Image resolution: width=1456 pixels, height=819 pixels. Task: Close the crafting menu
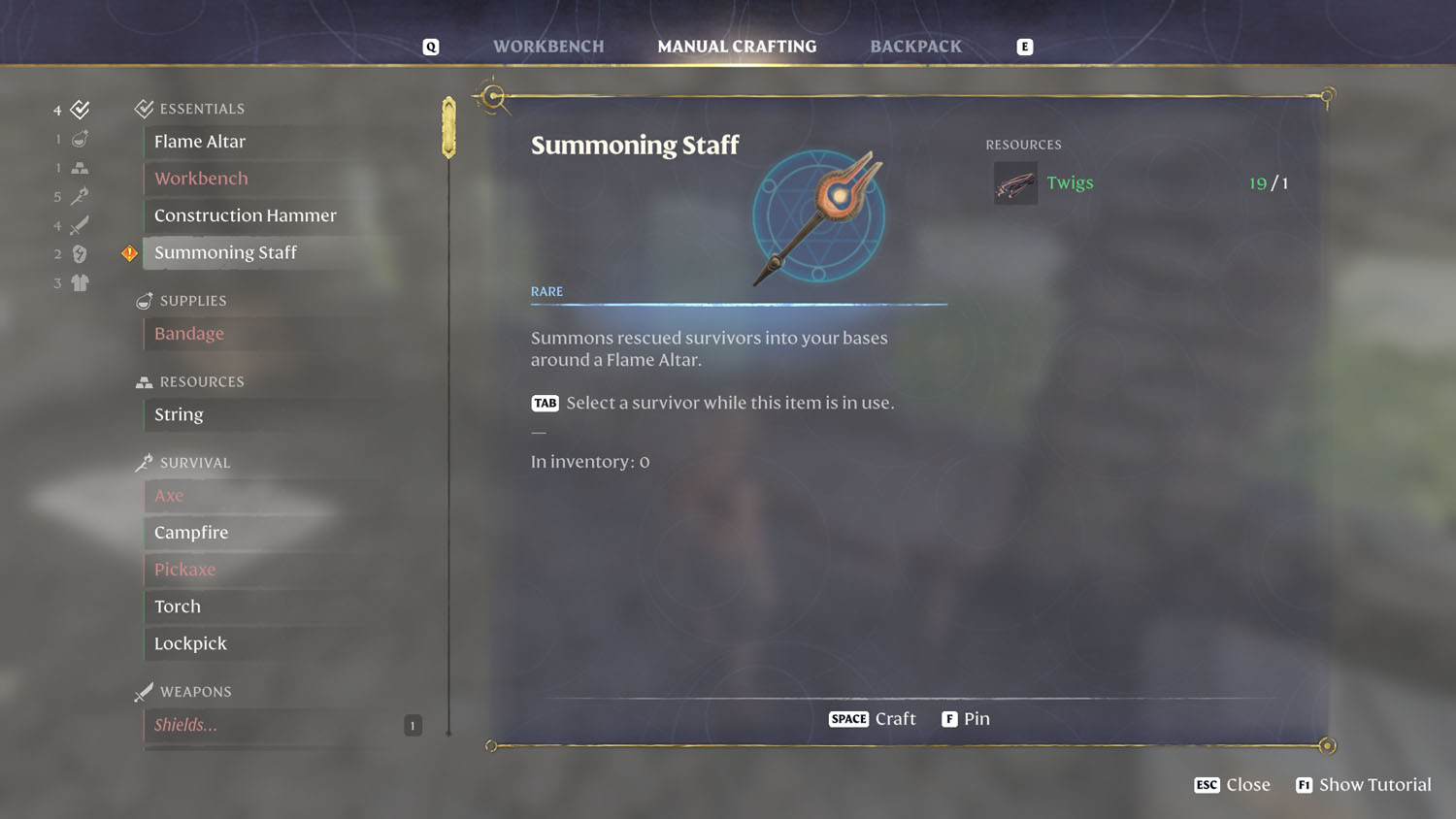1233,785
